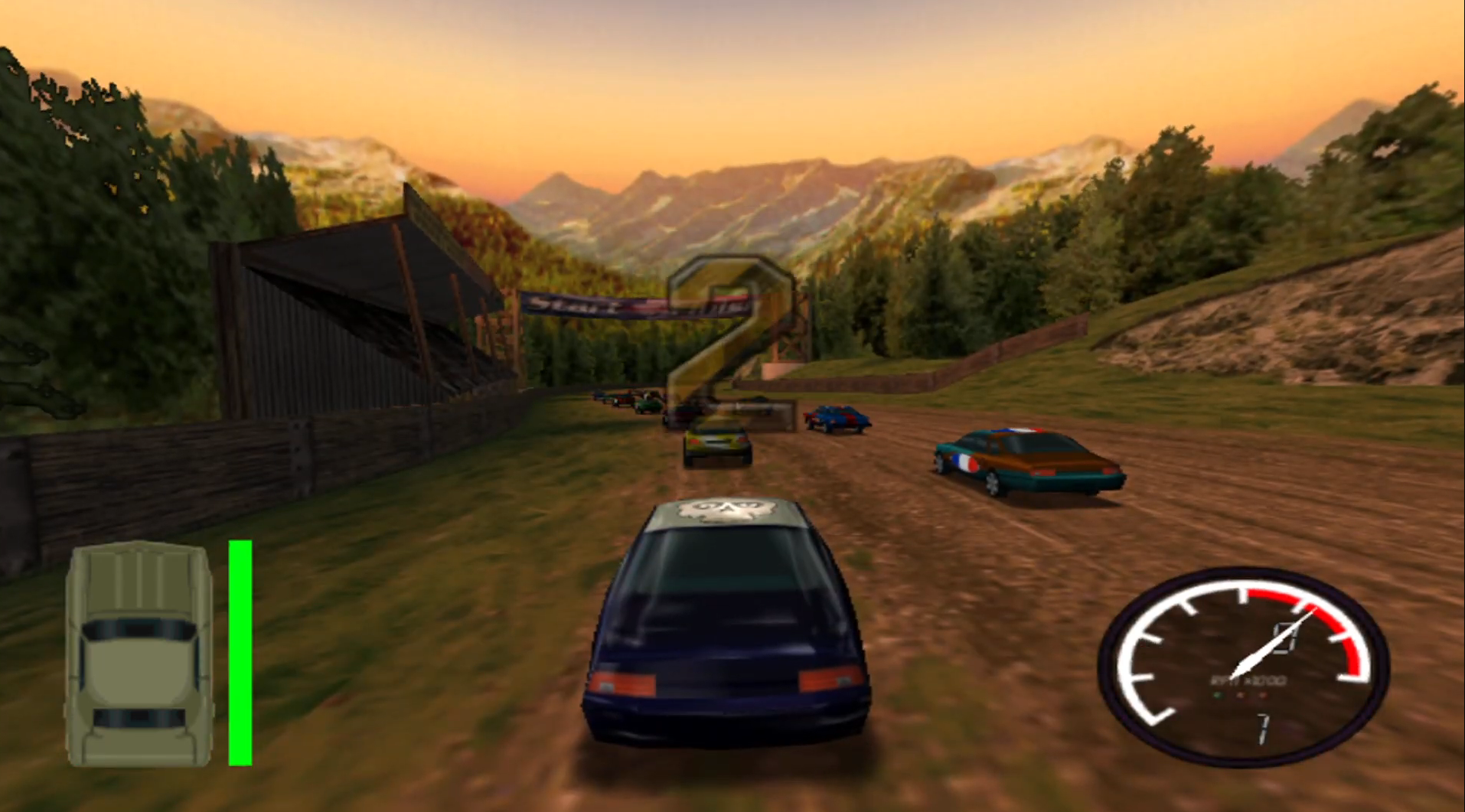Click the RPM x1000 label inside the gauge
The height and width of the screenshot is (812, 1465).
pyautogui.click(x=1248, y=680)
